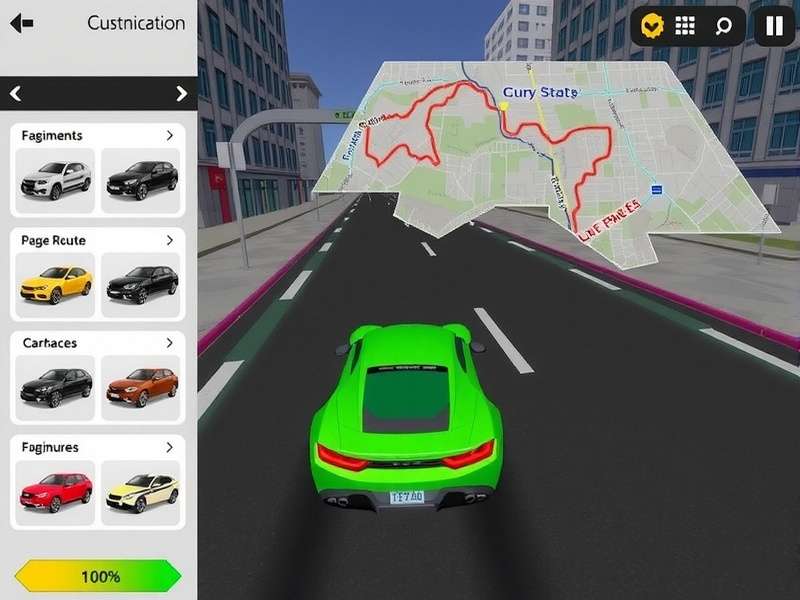
Task: Pick the red car thumbnail
Action: coord(56,490)
